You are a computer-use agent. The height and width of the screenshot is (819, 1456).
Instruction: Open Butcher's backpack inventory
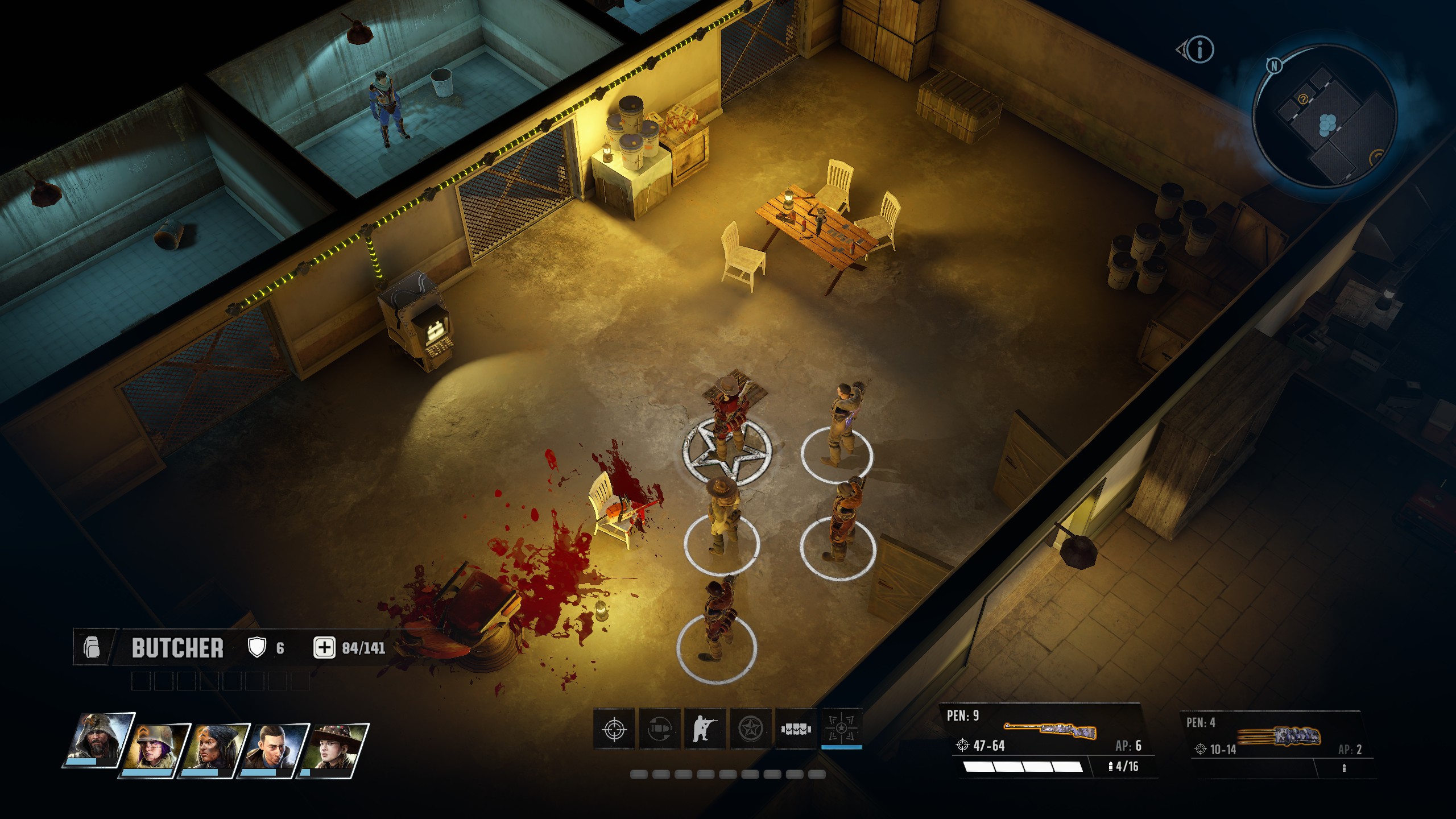click(92, 648)
